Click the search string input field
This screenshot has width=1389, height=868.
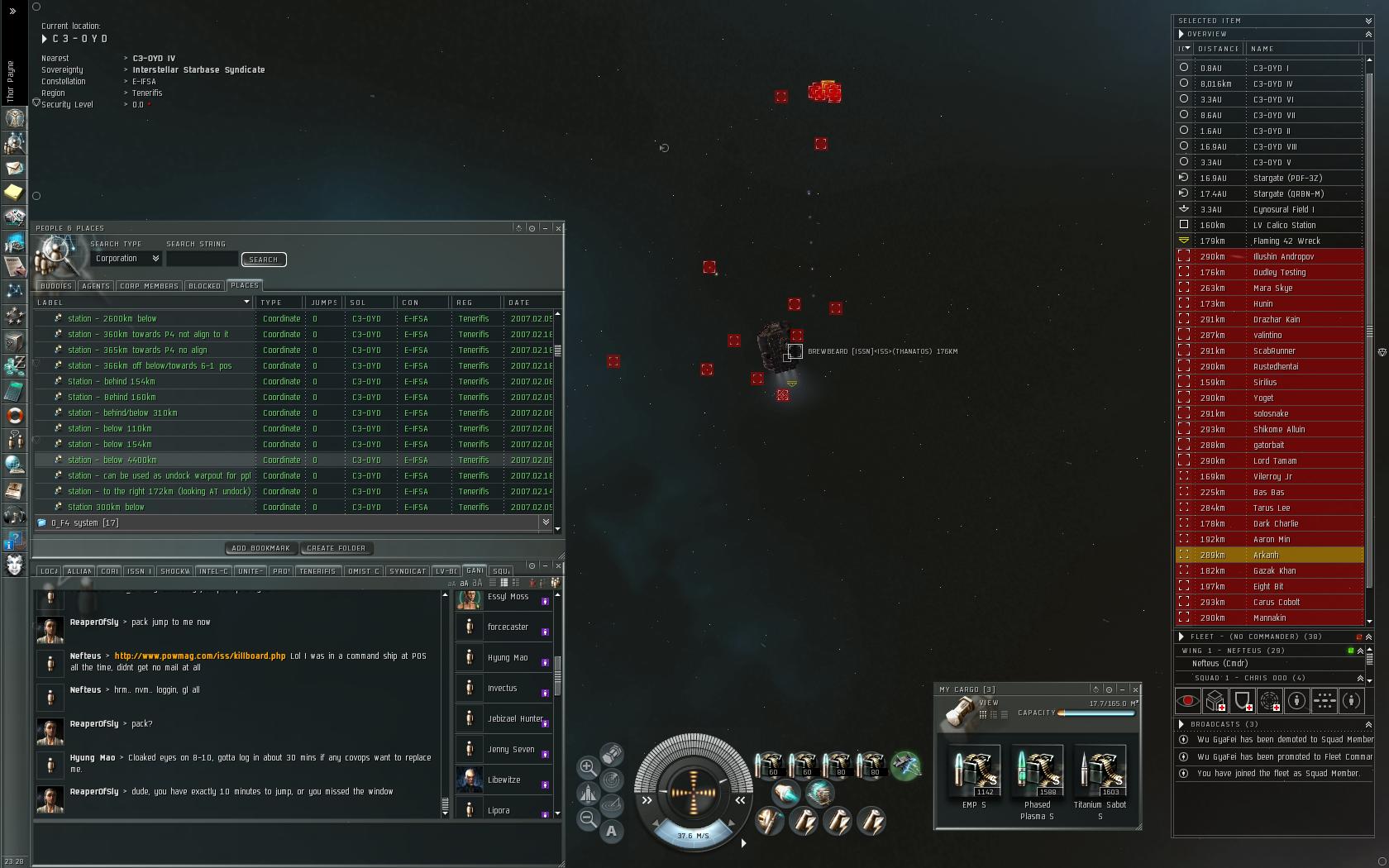(x=202, y=260)
